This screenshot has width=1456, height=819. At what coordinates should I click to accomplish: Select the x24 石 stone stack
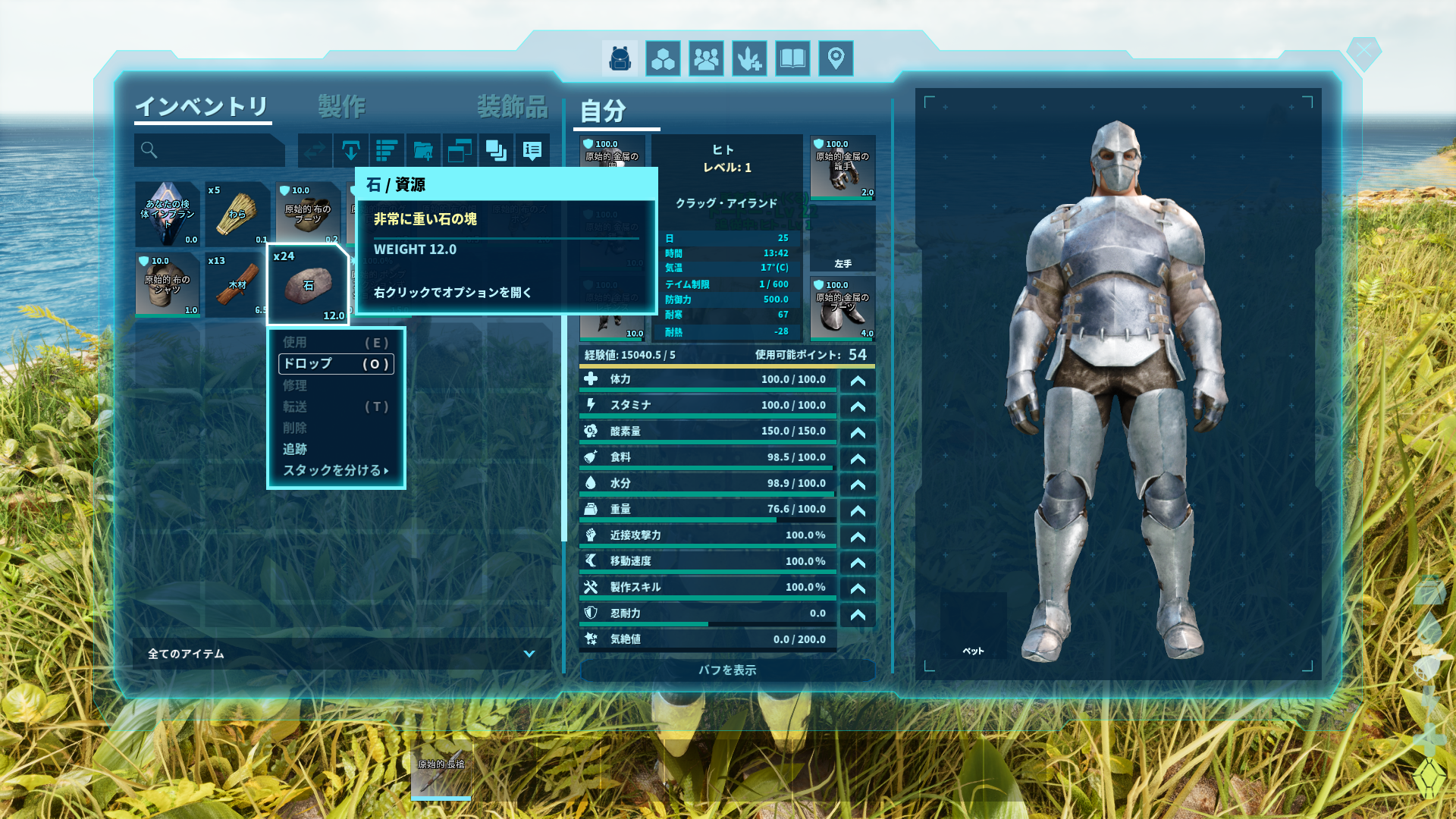coord(308,284)
